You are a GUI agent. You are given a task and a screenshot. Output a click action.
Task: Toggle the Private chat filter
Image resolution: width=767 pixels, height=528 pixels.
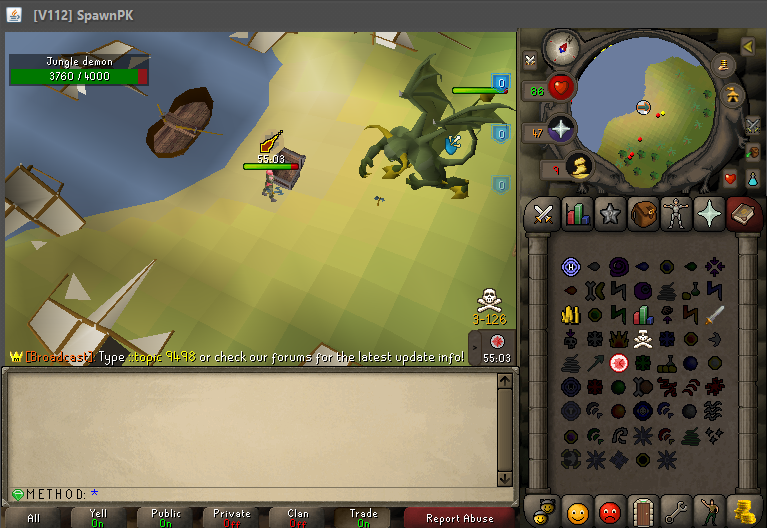(x=231, y=518)
